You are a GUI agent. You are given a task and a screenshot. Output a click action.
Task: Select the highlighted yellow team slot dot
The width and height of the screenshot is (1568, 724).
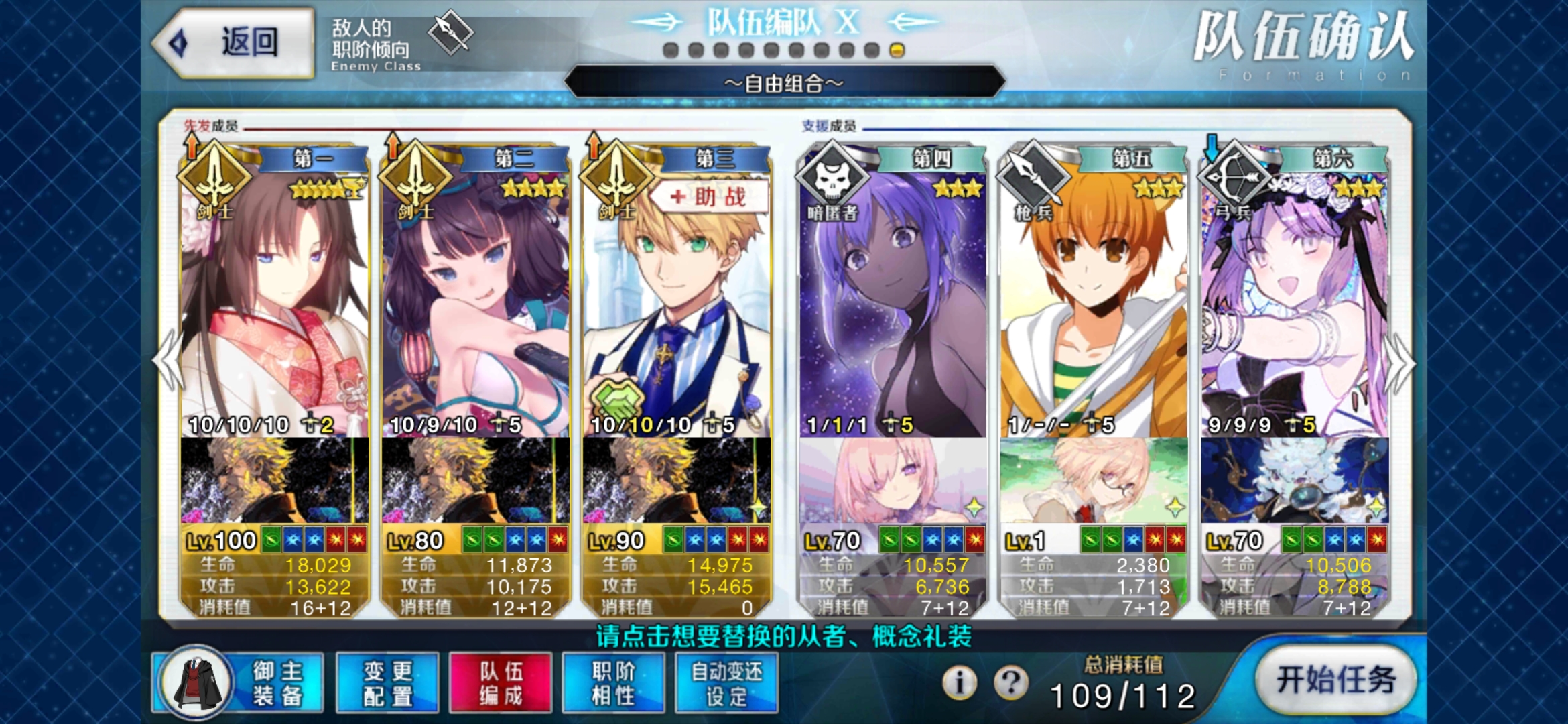point(896,49)
